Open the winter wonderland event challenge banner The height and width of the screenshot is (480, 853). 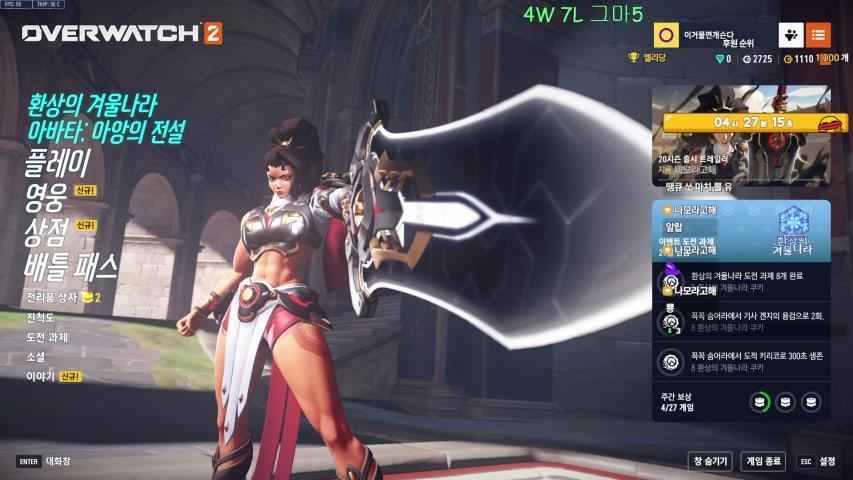click(741, 229)
